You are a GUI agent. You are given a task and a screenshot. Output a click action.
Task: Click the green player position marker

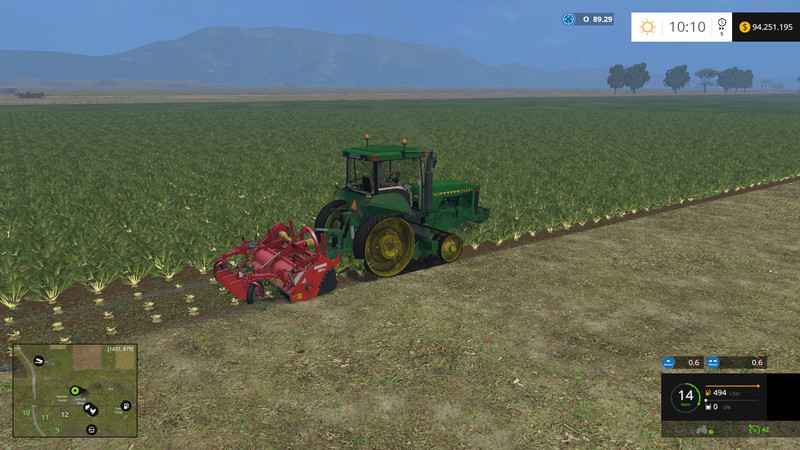73,389
